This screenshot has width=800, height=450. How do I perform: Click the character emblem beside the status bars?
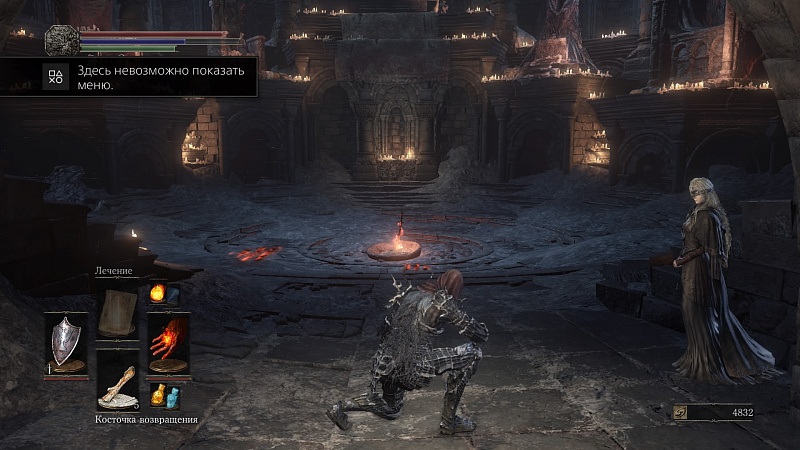(61, 41)
